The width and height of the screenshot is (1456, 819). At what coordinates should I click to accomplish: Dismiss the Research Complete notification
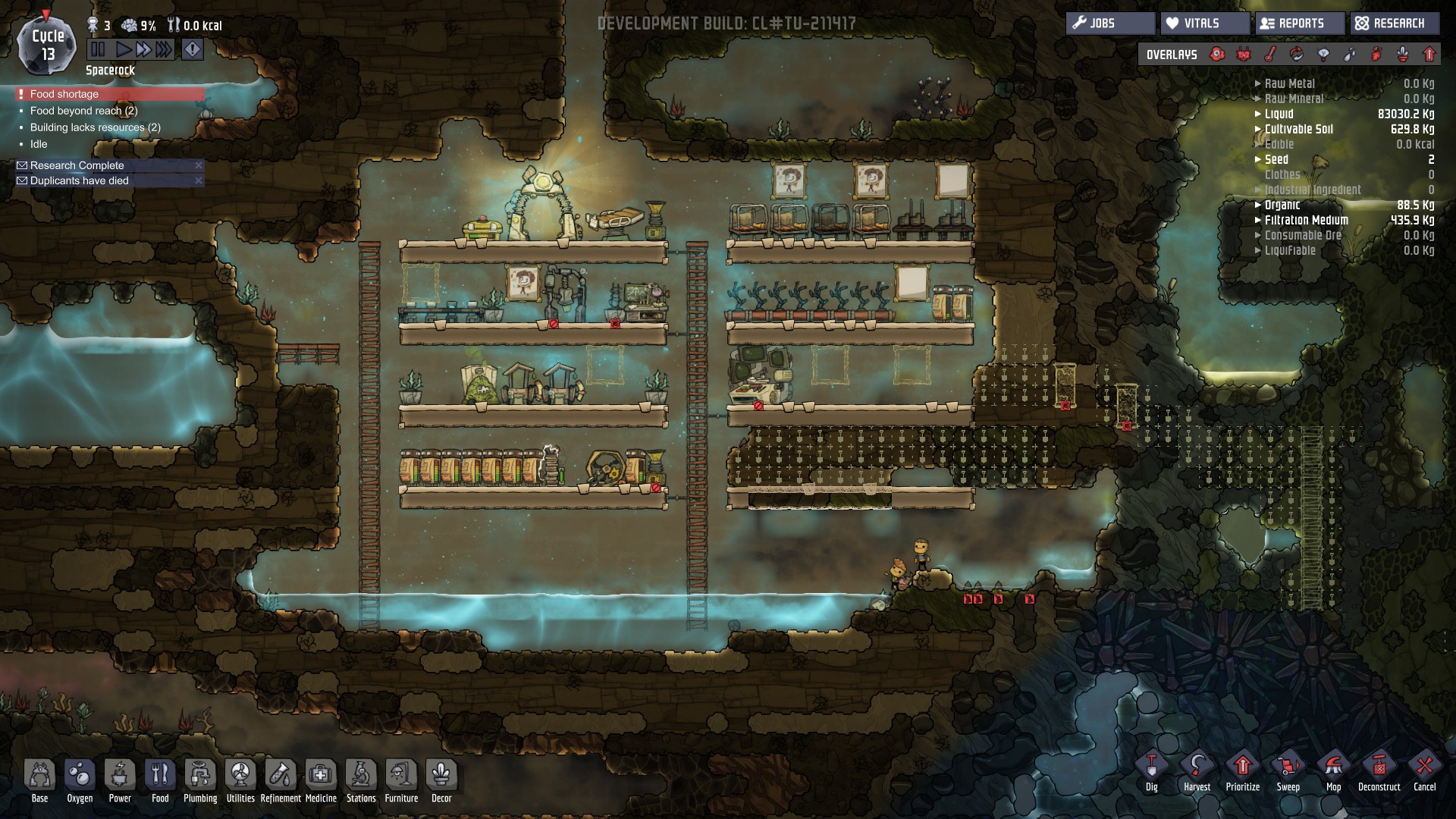point(199,165)
